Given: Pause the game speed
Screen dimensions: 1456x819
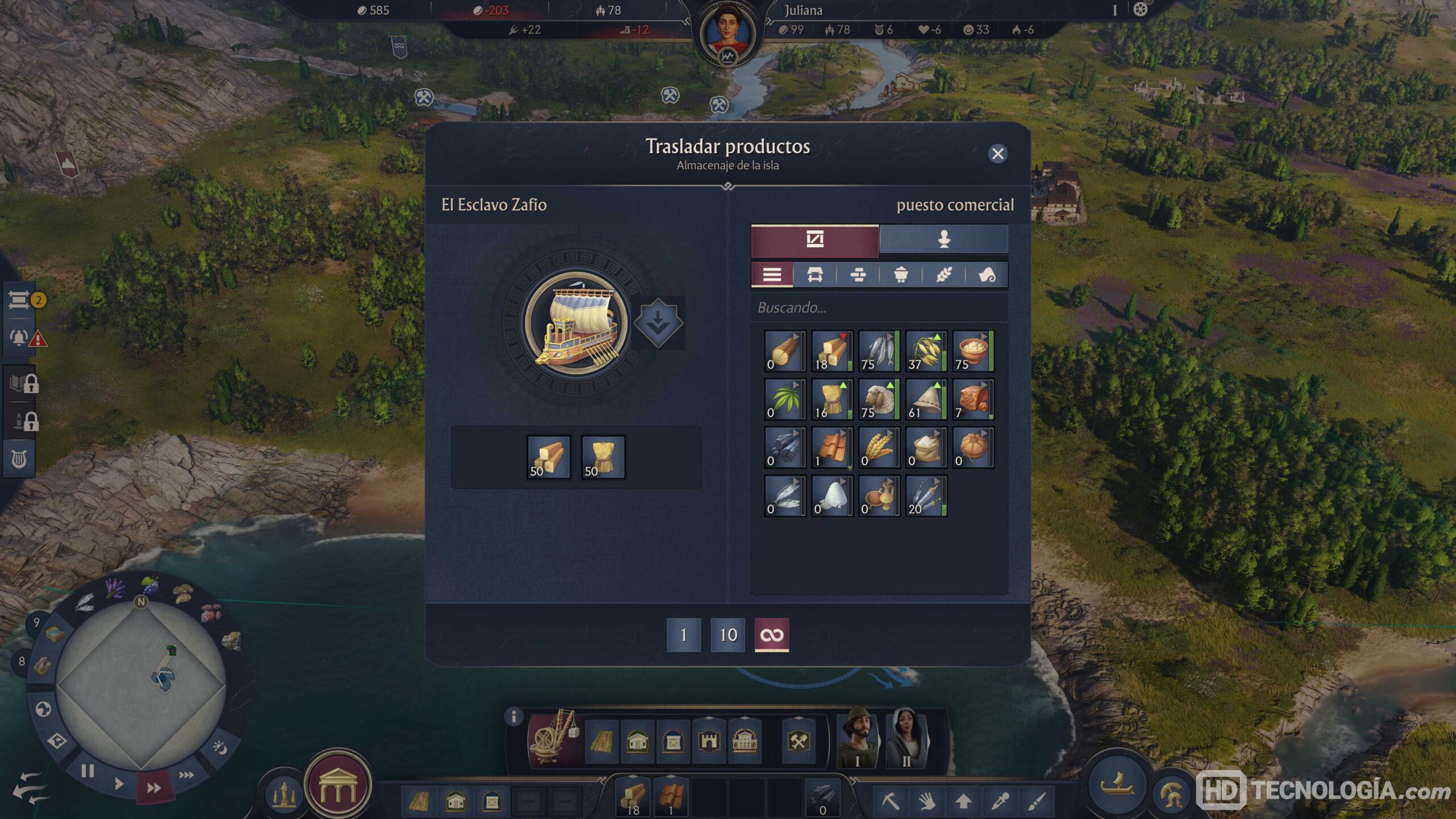Looking at the screenshot, I should click(x=88, y=771).
